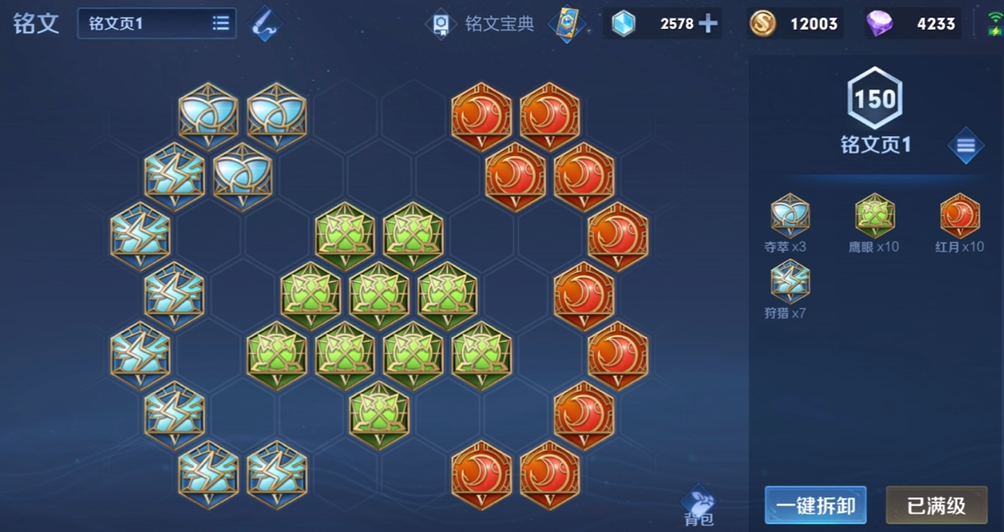Select the 红月 x10 rune in the summary
Image resolution: width=1004 pixels, height=532 pixels.
pos(960,215)
